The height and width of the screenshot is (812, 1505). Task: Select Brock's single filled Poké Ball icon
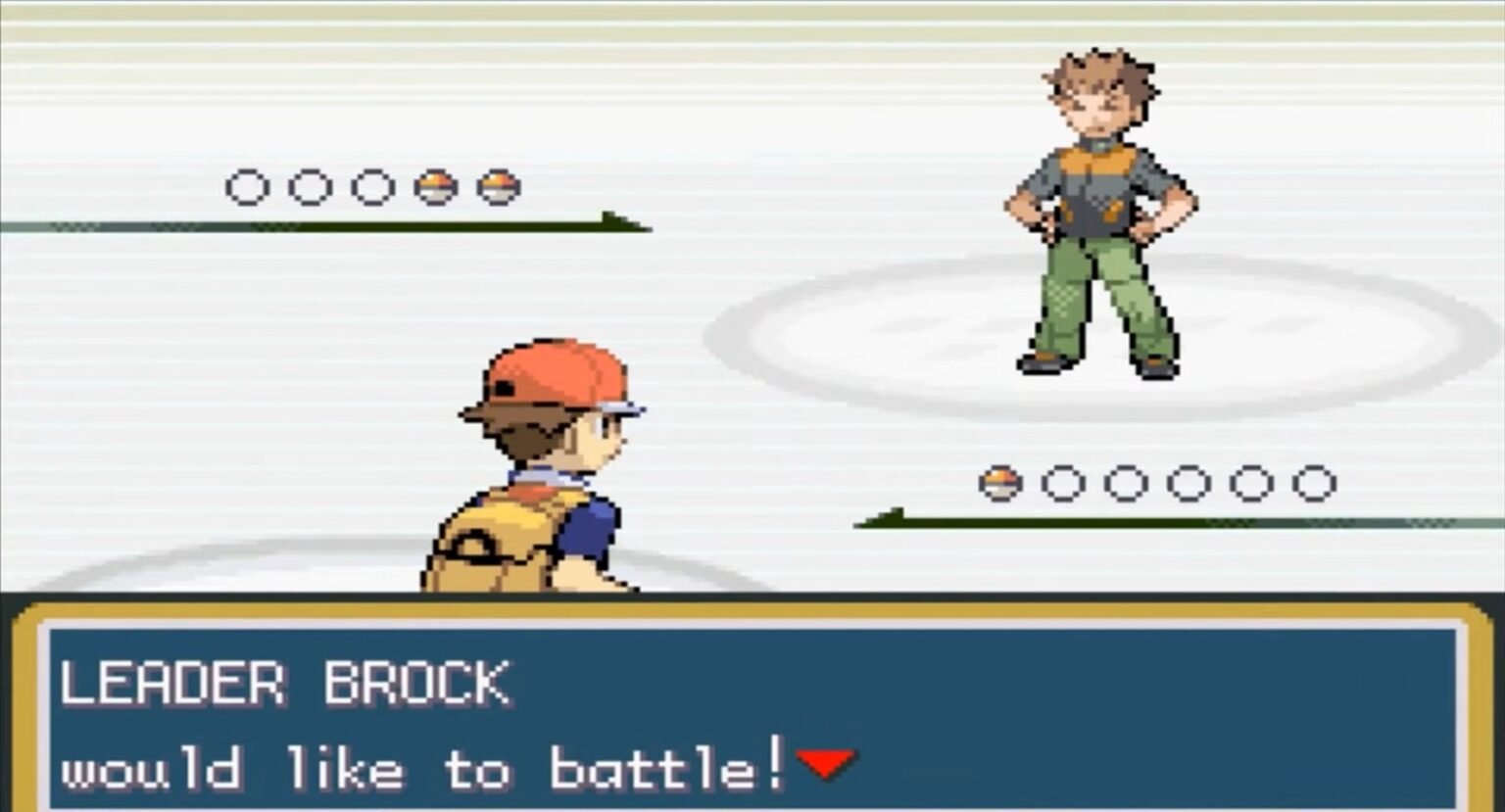click(x=999, y=482)
